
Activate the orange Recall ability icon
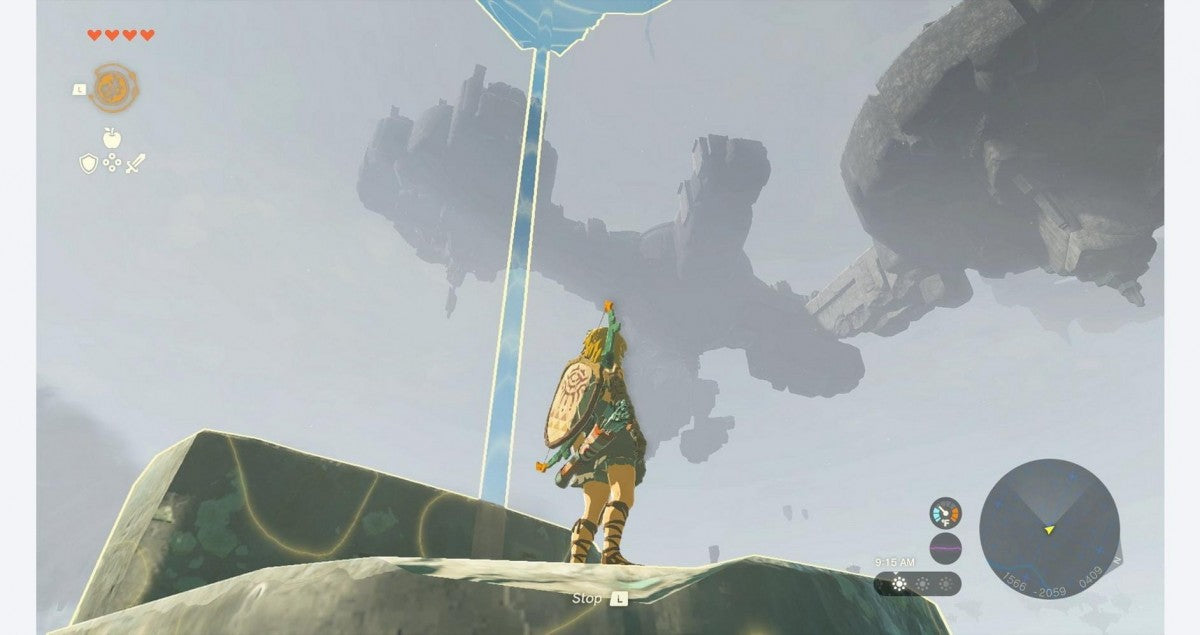(x=113, y=88)
